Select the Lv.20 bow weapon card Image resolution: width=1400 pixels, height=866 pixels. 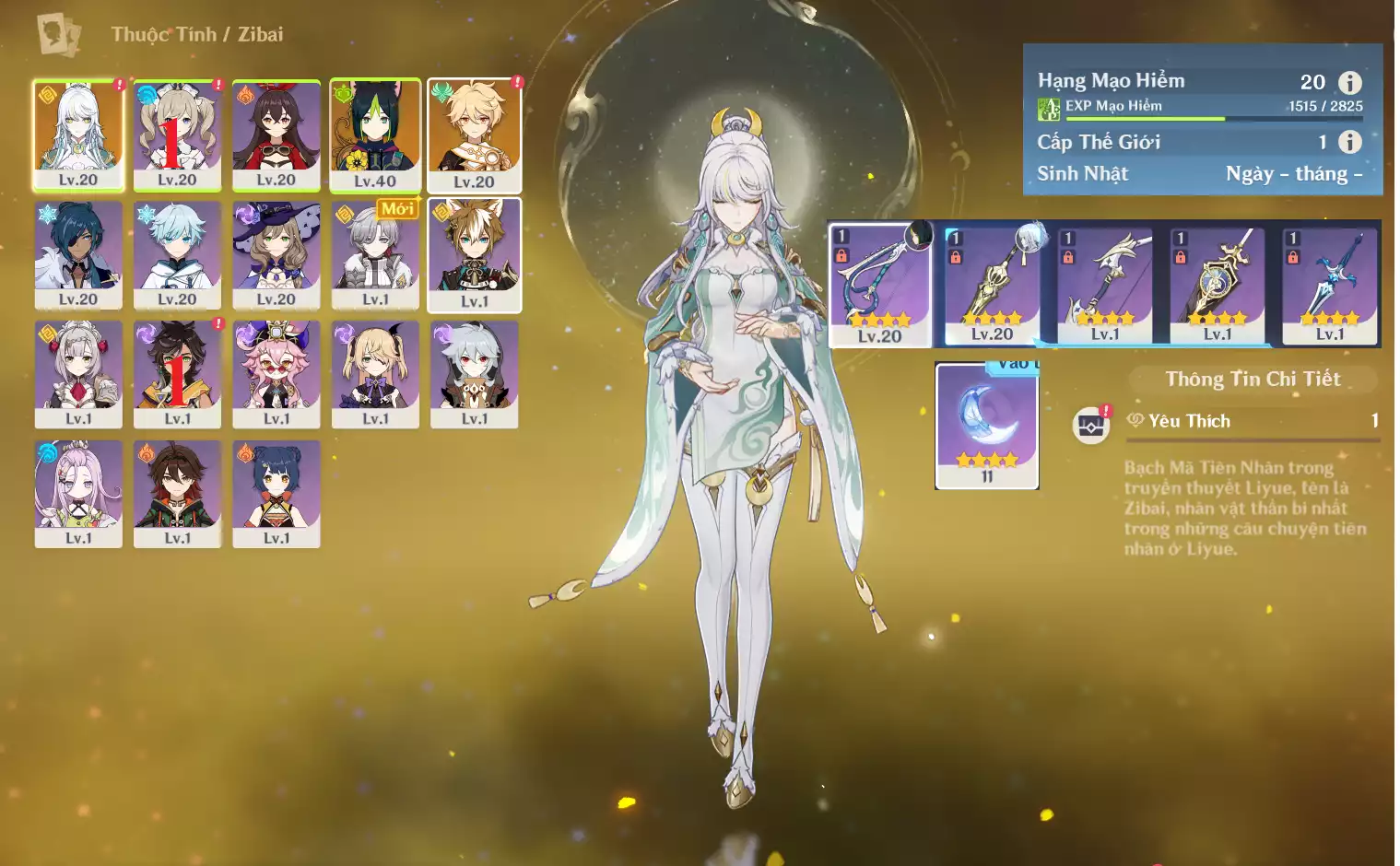click(880, 286)
